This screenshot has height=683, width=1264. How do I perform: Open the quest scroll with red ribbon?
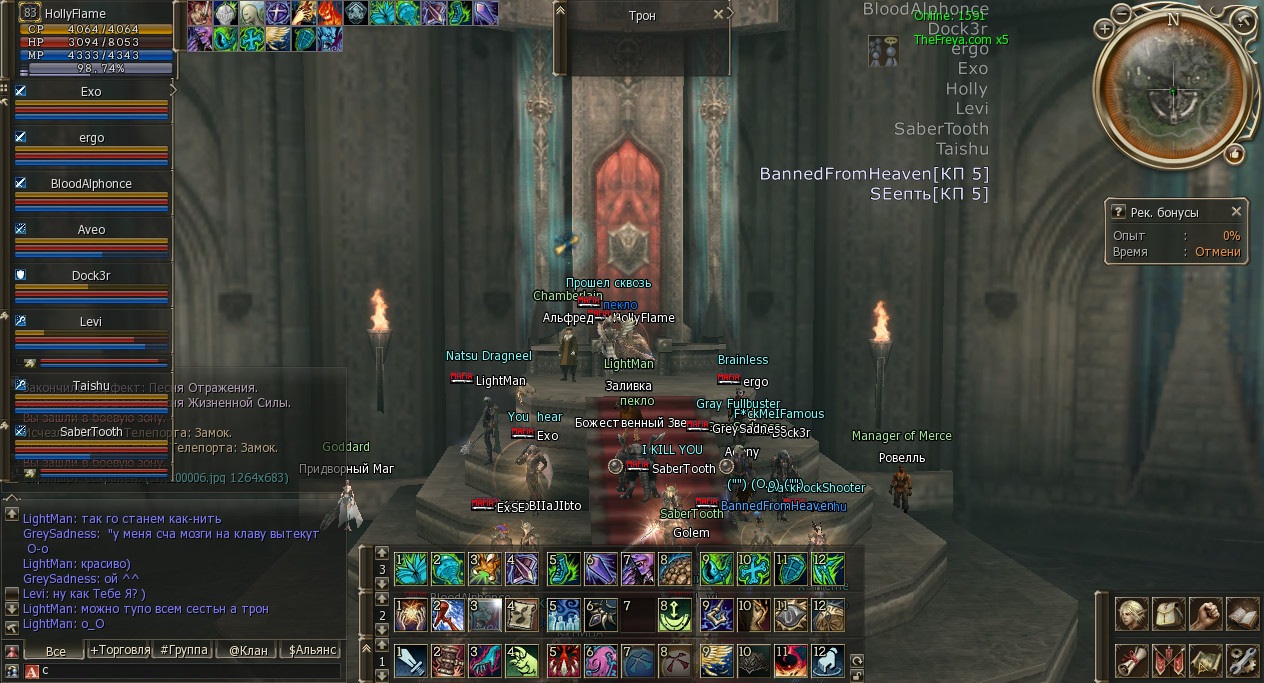1131,659
